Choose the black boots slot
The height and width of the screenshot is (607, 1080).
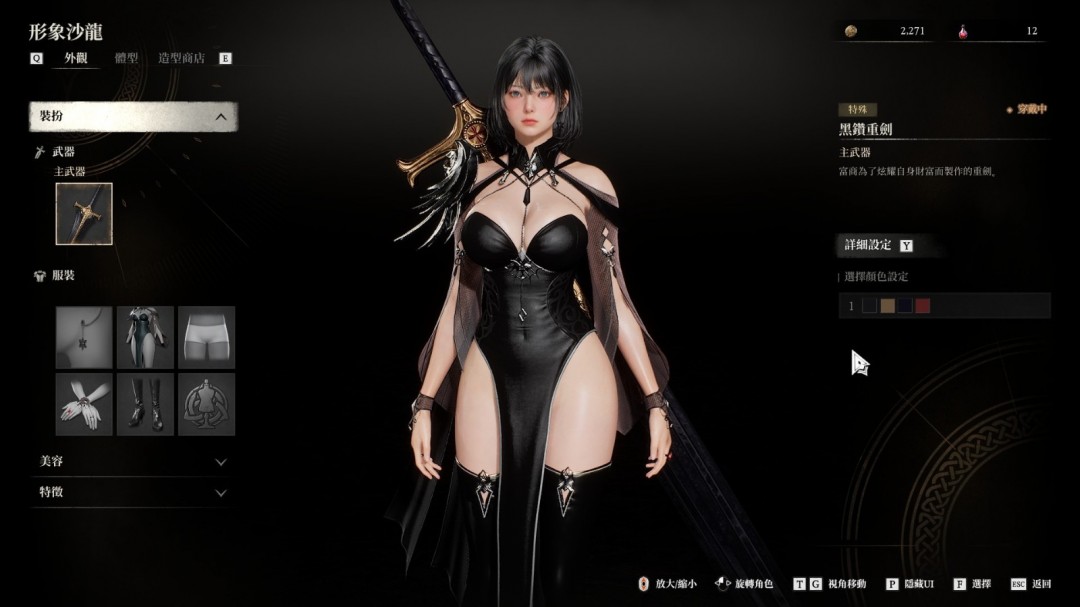point(145,404)
